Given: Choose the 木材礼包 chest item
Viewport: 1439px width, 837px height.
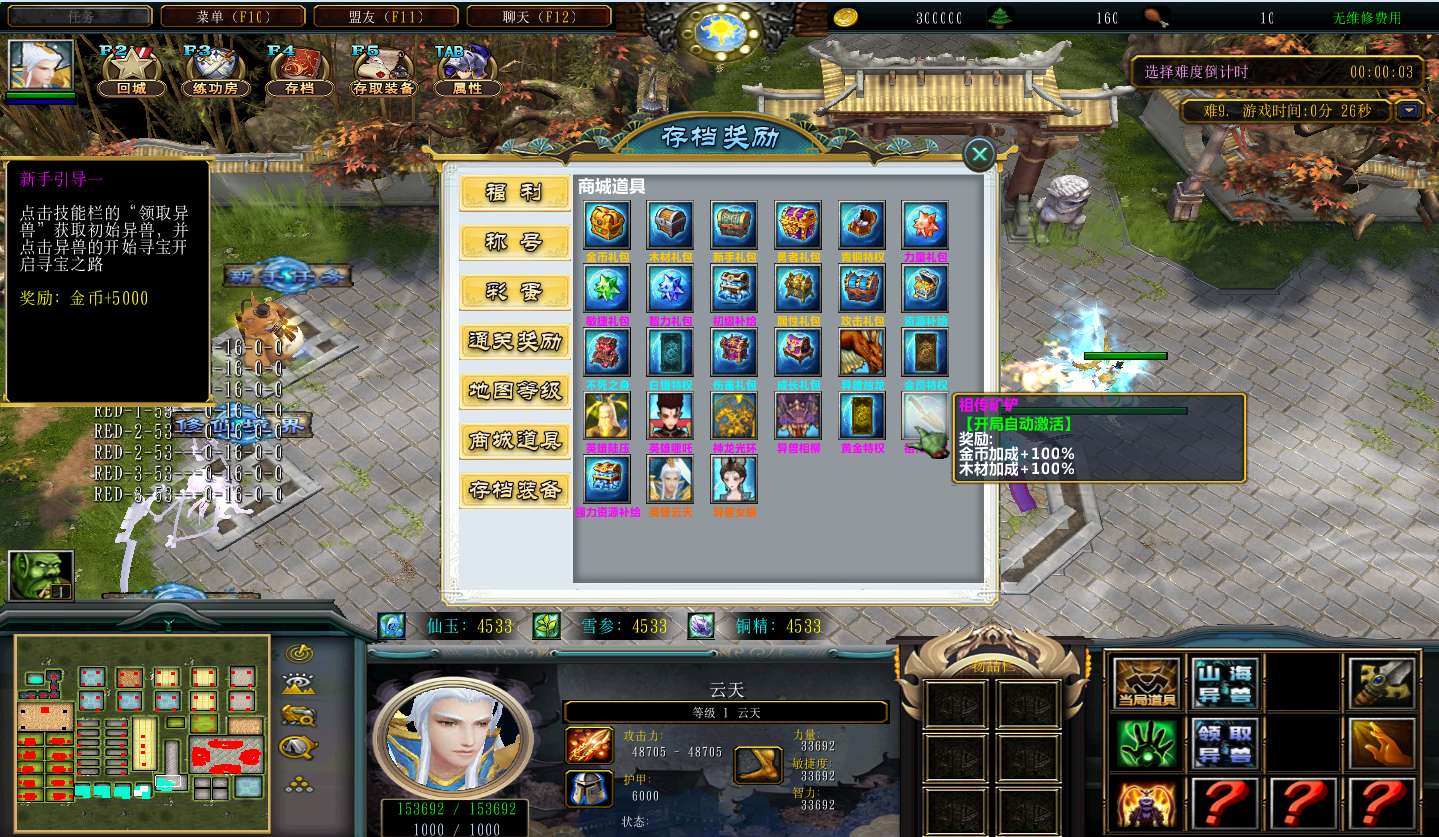Looking at the screenshot, I should (x=671, y=225).
